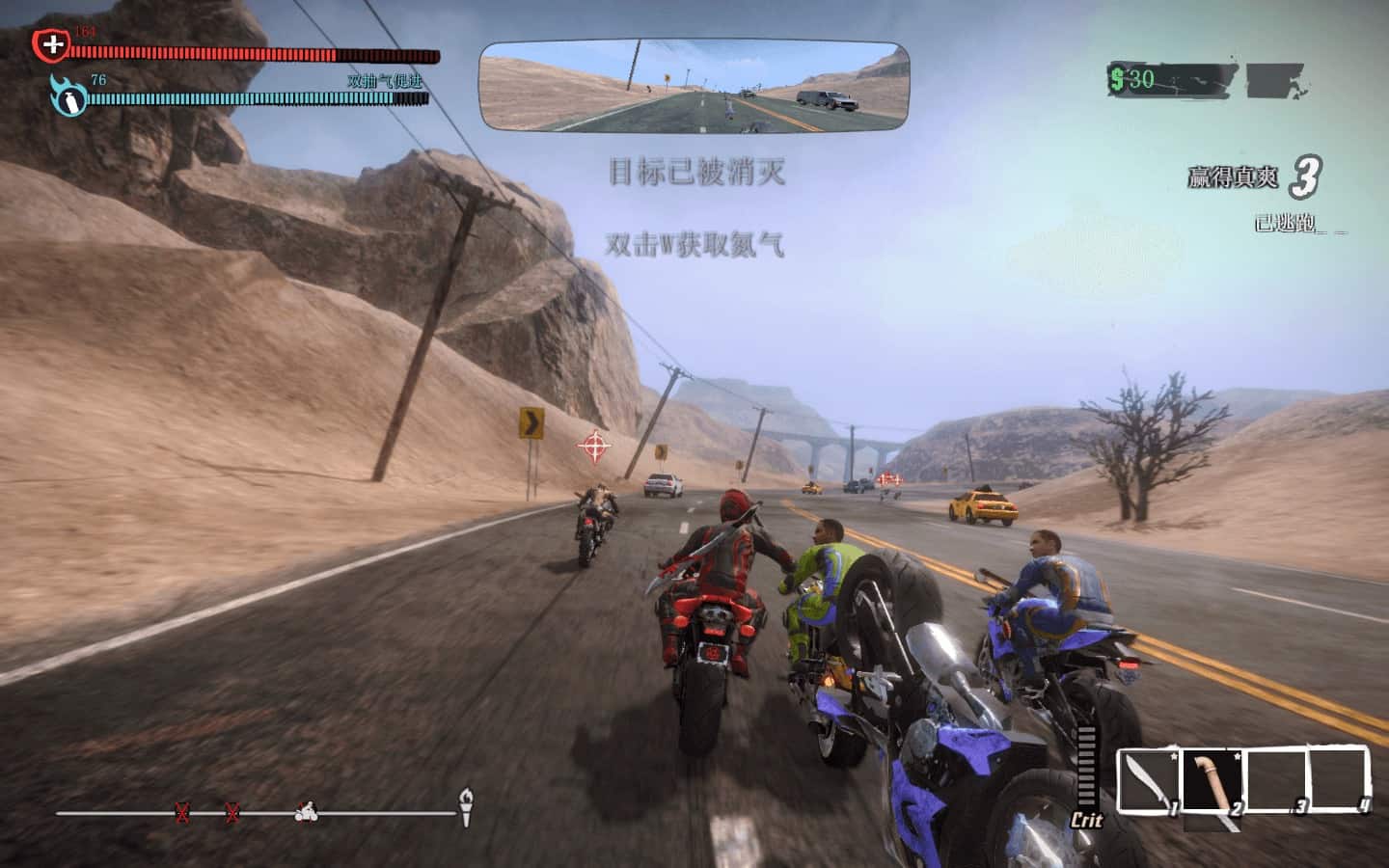
Task: Click the red health shield icon
Action: pos(51,44)
